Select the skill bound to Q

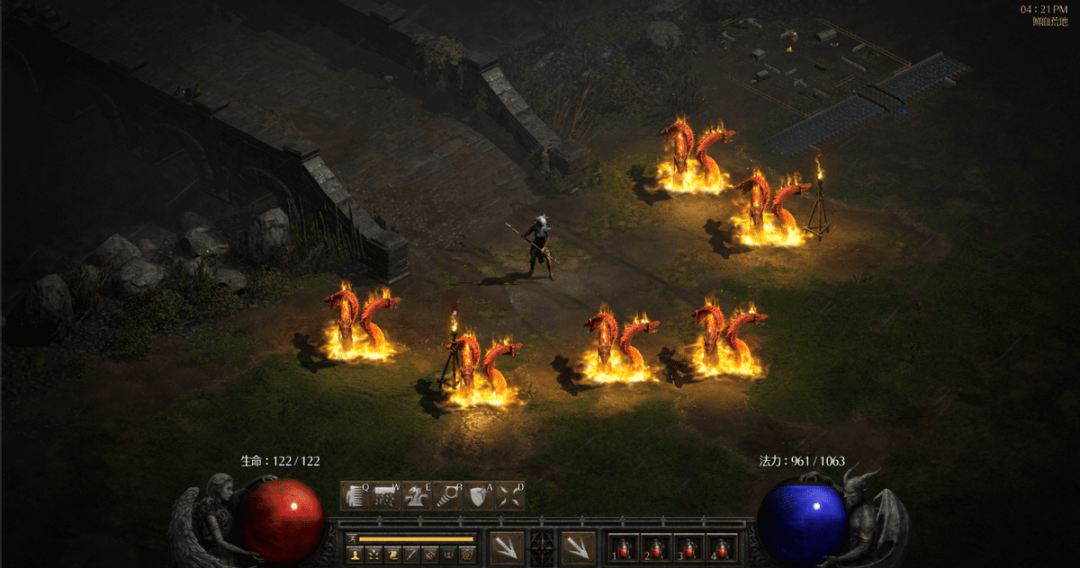356,495
